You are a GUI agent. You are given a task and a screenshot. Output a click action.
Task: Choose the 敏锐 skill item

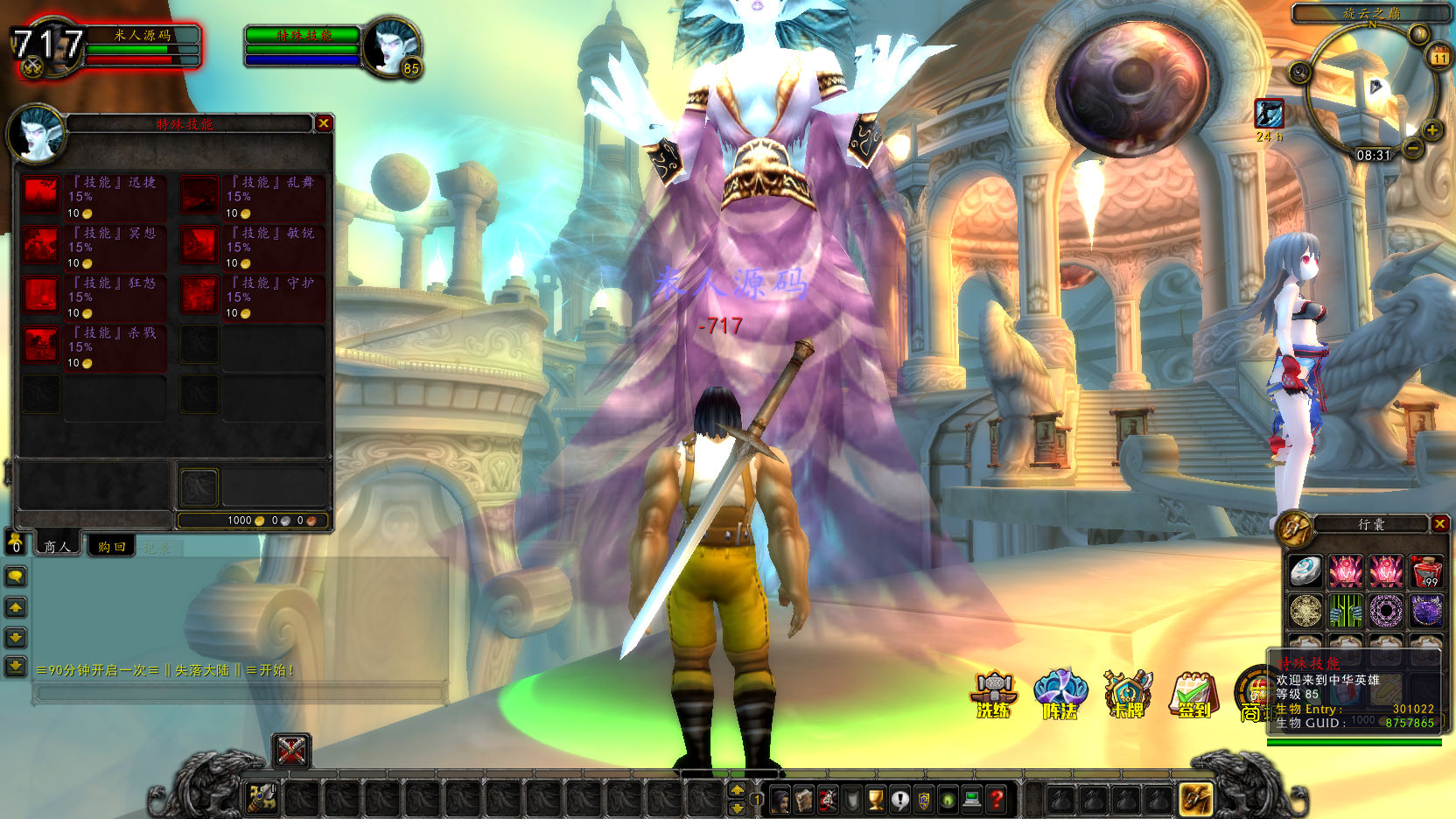199,246
